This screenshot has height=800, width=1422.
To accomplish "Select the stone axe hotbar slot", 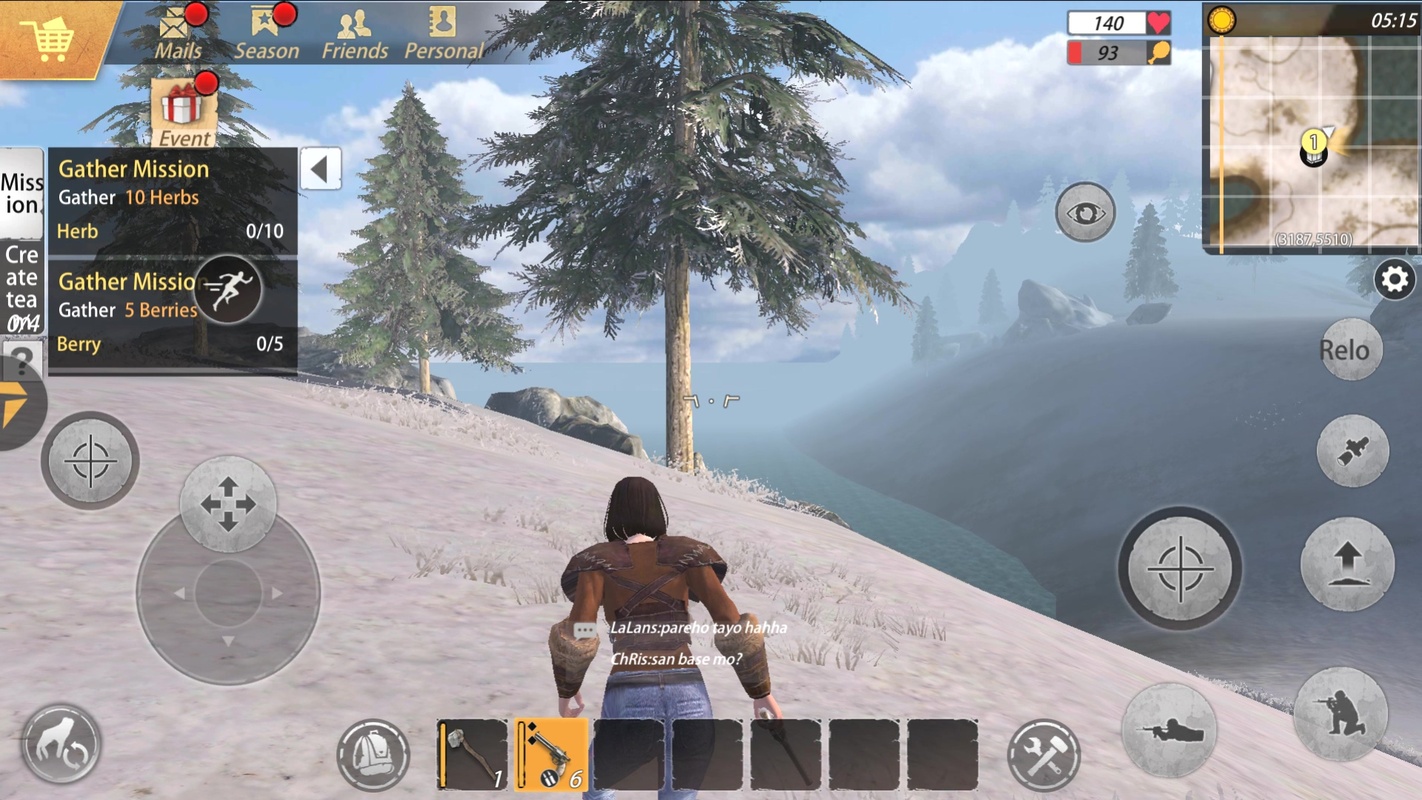I will click(x=472, y=755).
